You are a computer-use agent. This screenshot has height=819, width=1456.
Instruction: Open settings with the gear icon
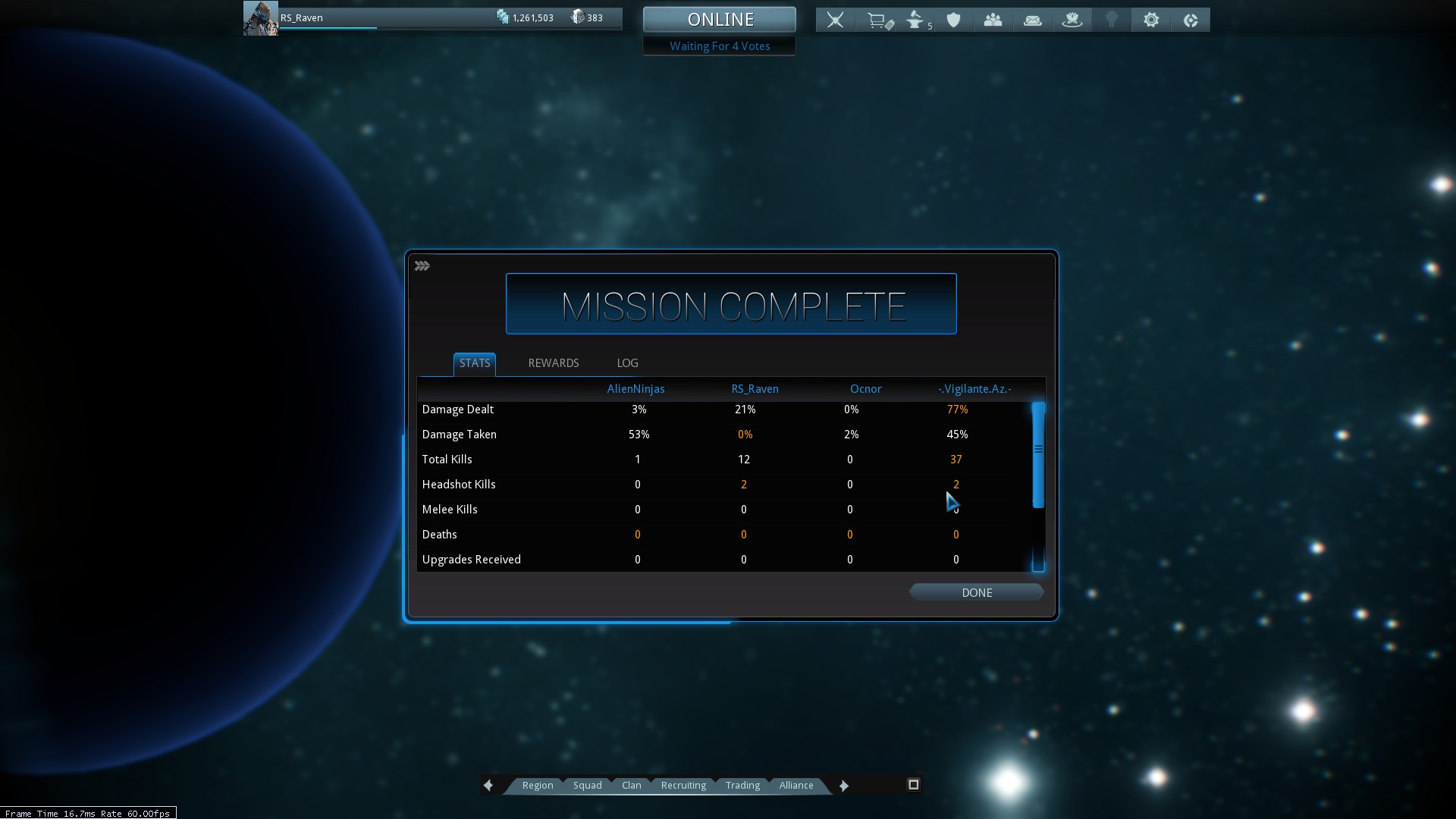(1151, 20)
